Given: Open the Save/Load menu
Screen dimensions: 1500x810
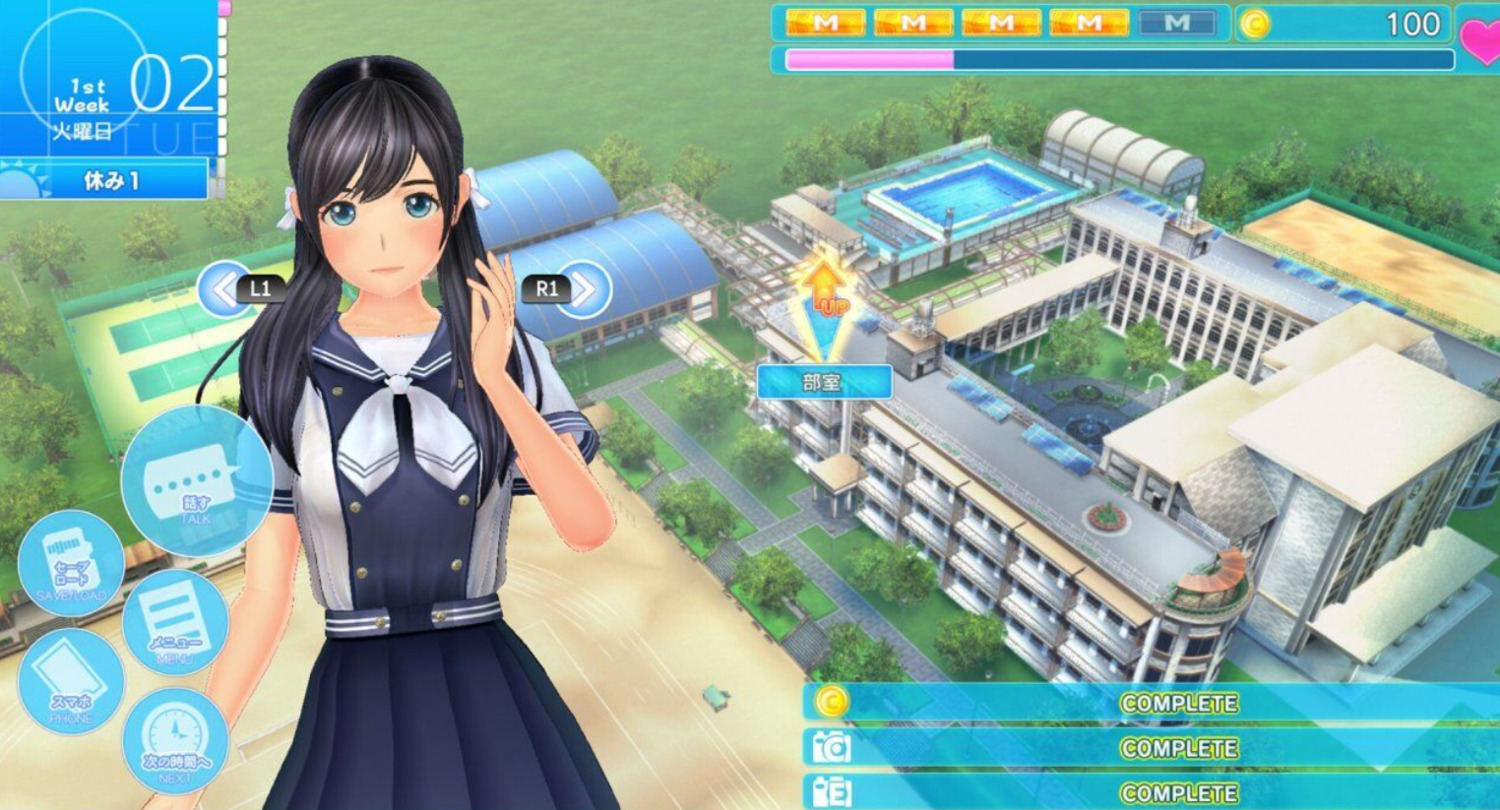Looking at the screenshot, I should click(x=71, y=563).
